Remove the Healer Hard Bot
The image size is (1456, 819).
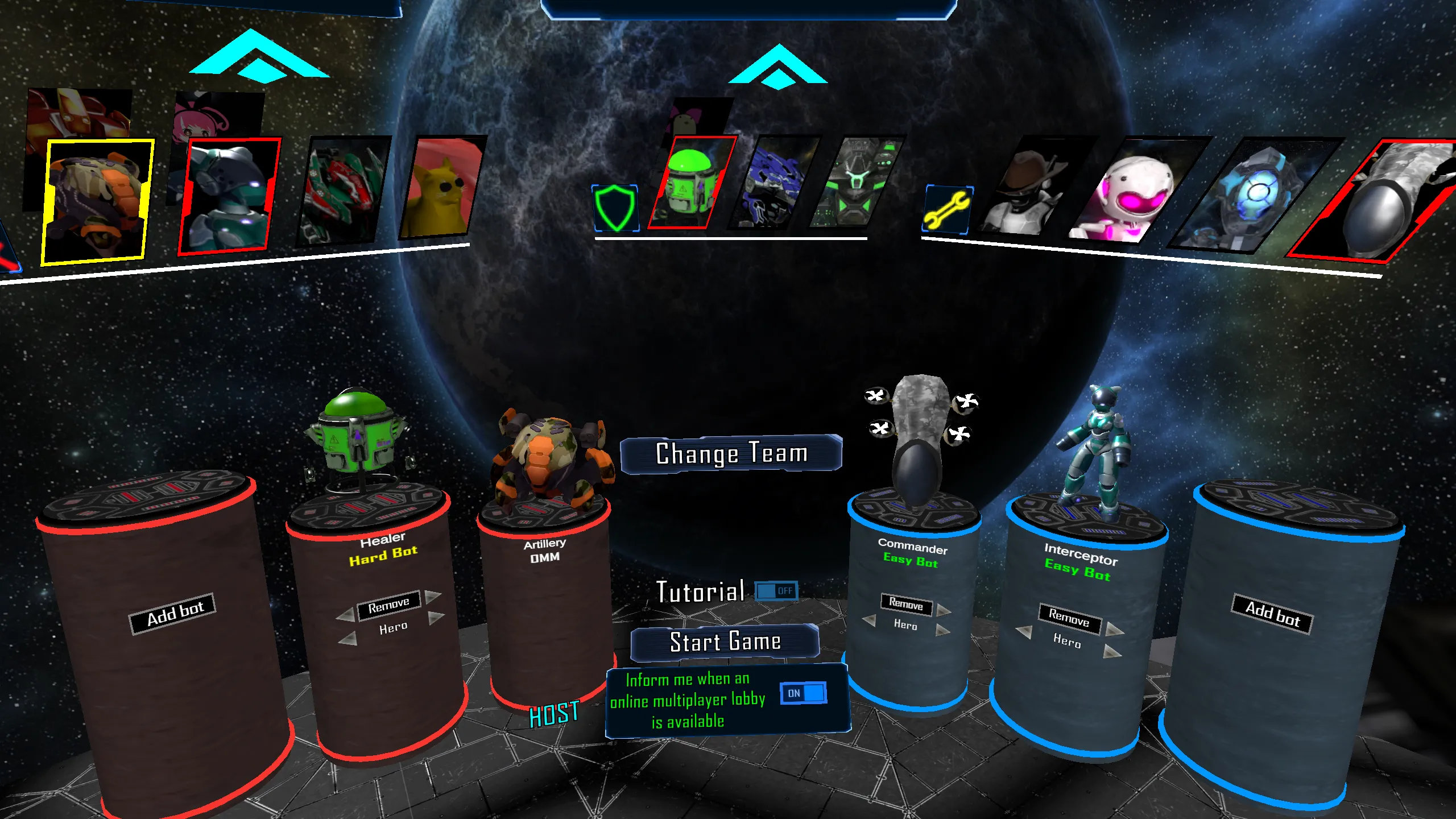pyautogui.click(x=388, y=606)
